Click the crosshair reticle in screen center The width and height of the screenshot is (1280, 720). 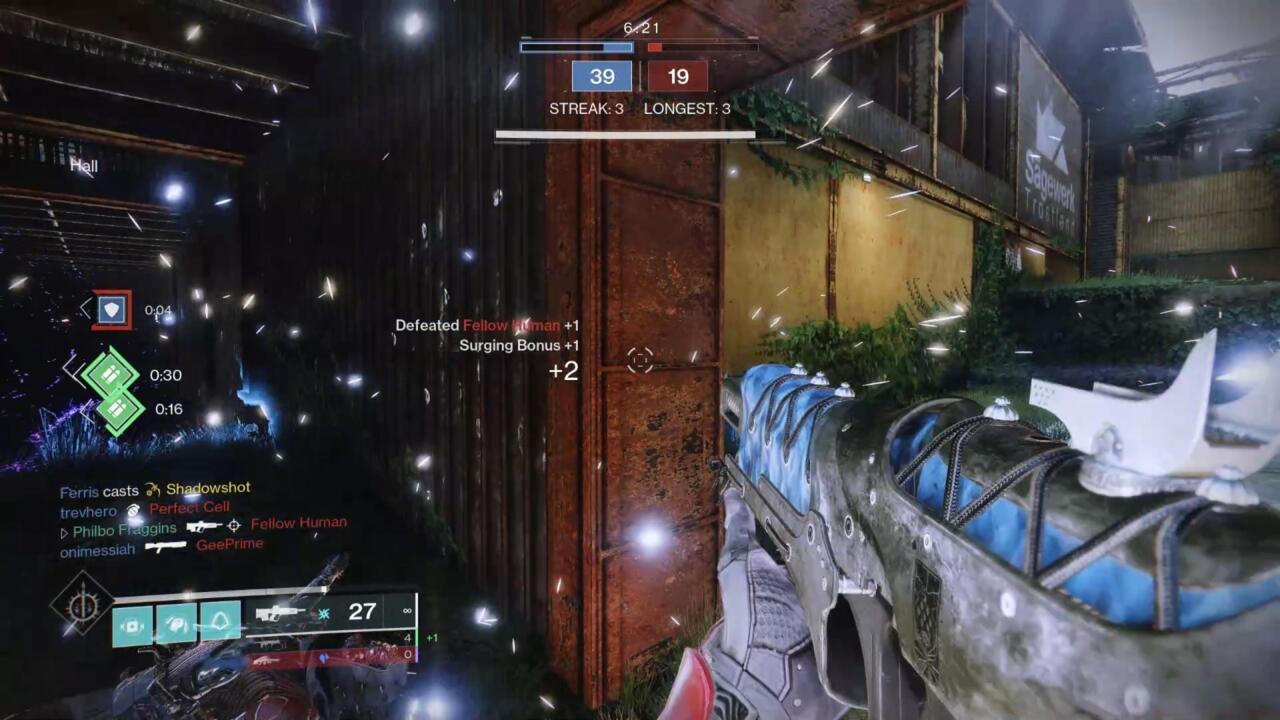point(639,361)
